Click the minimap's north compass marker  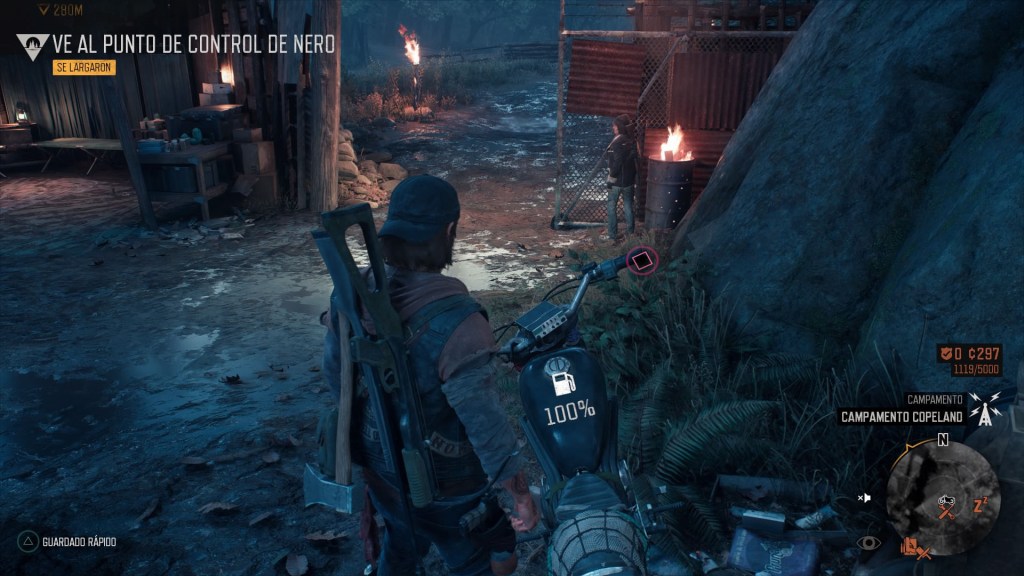pos(942,439)
